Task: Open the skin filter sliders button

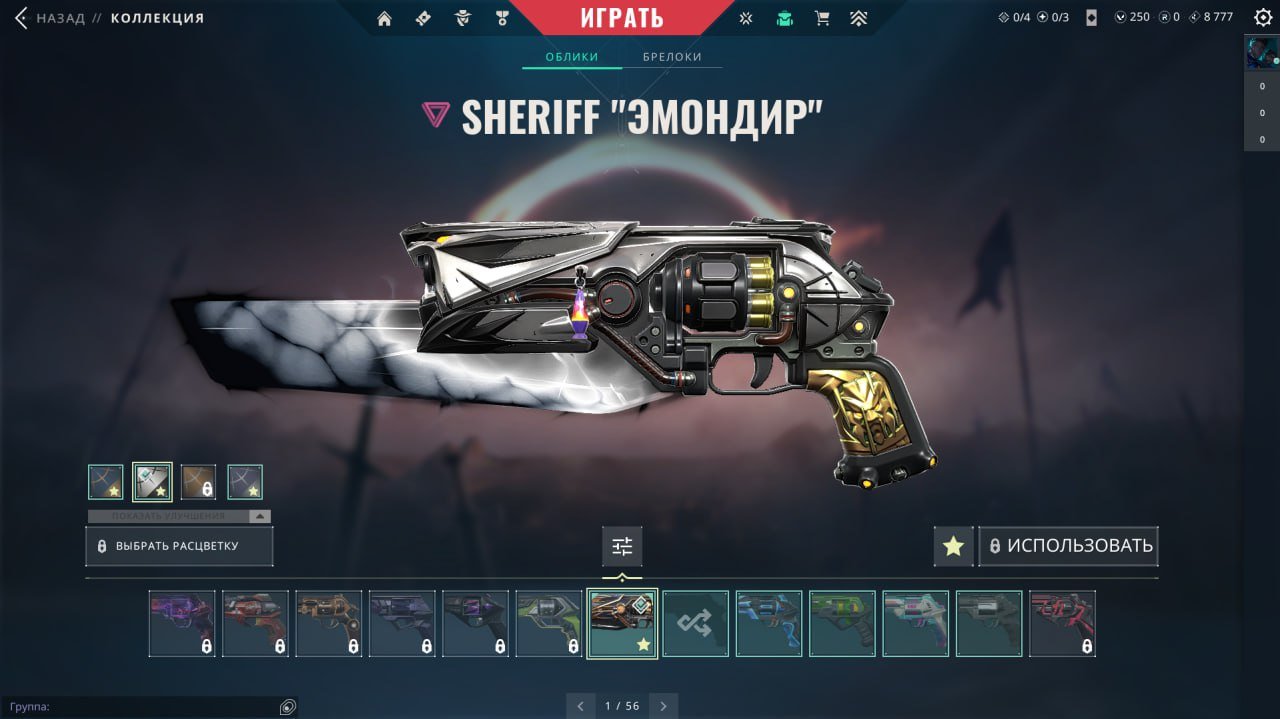Action: pyautogui.click(x=622, y=547)
